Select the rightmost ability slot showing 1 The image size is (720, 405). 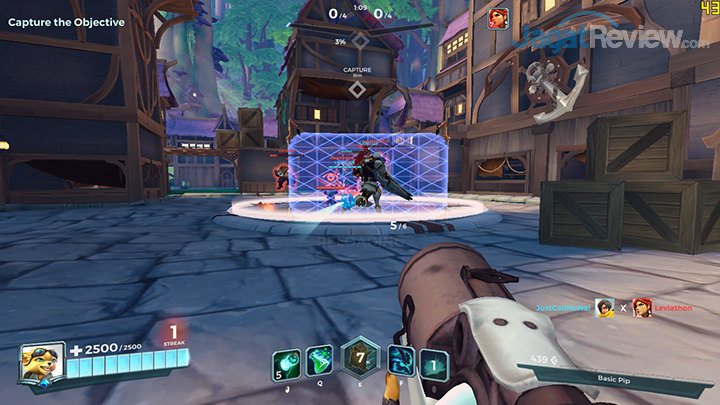click(x=433, y=363)
